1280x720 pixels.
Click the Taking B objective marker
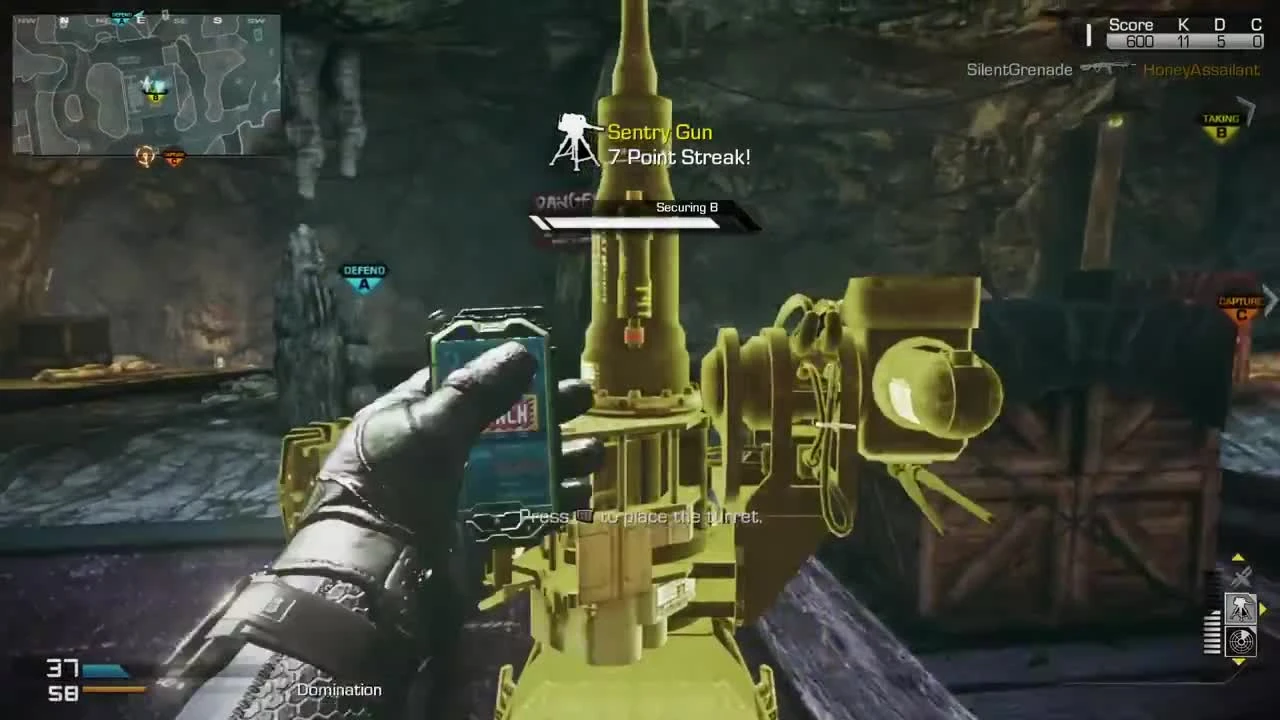tap(1221, 124)
